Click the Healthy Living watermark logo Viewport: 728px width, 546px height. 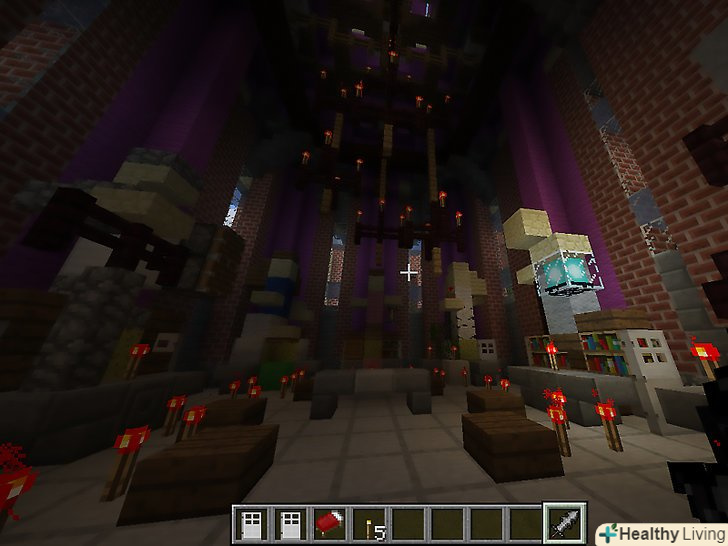coord(658,532)
